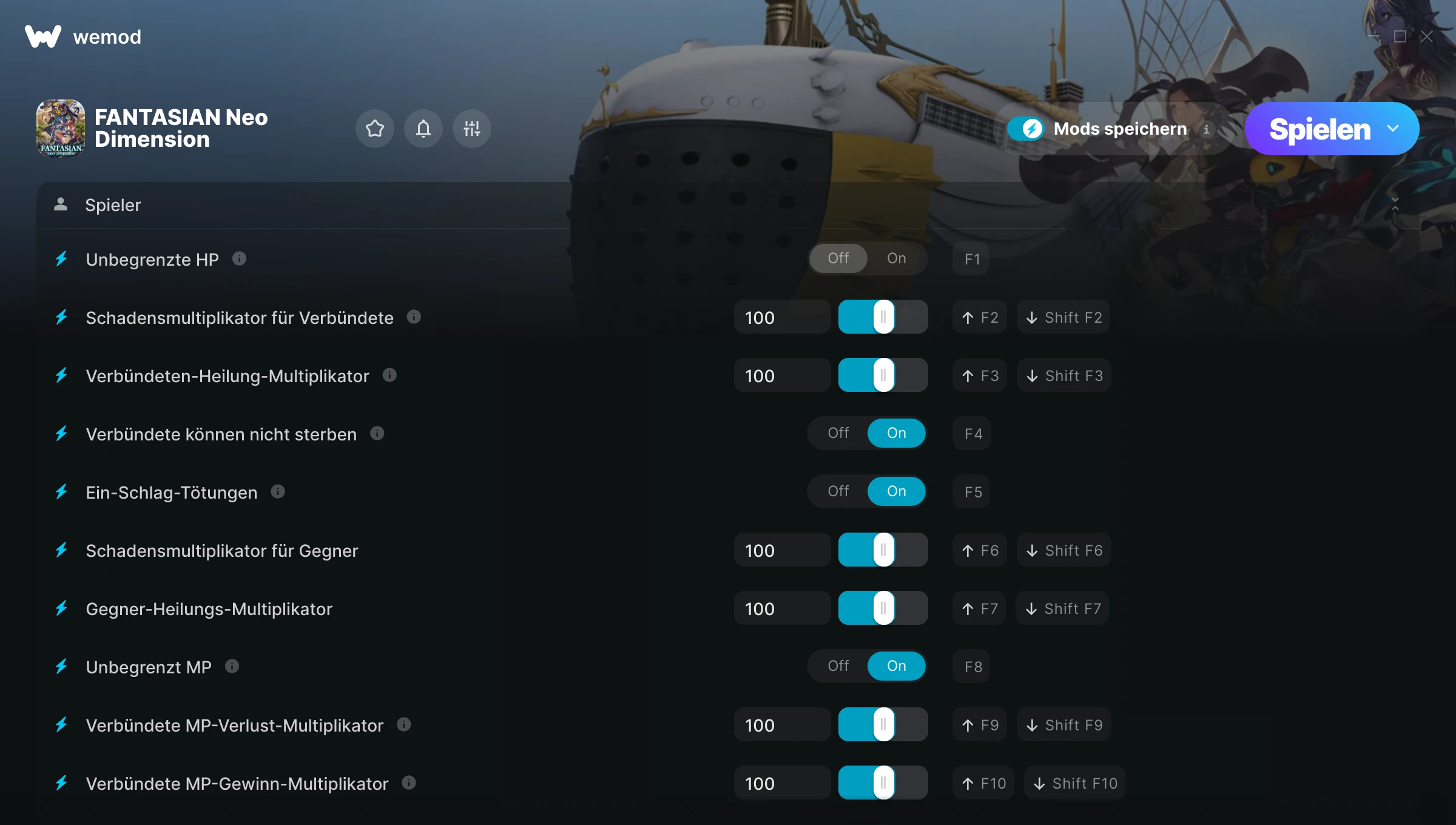
Task: Open the notifications bell icon
Action: [423, 129]
